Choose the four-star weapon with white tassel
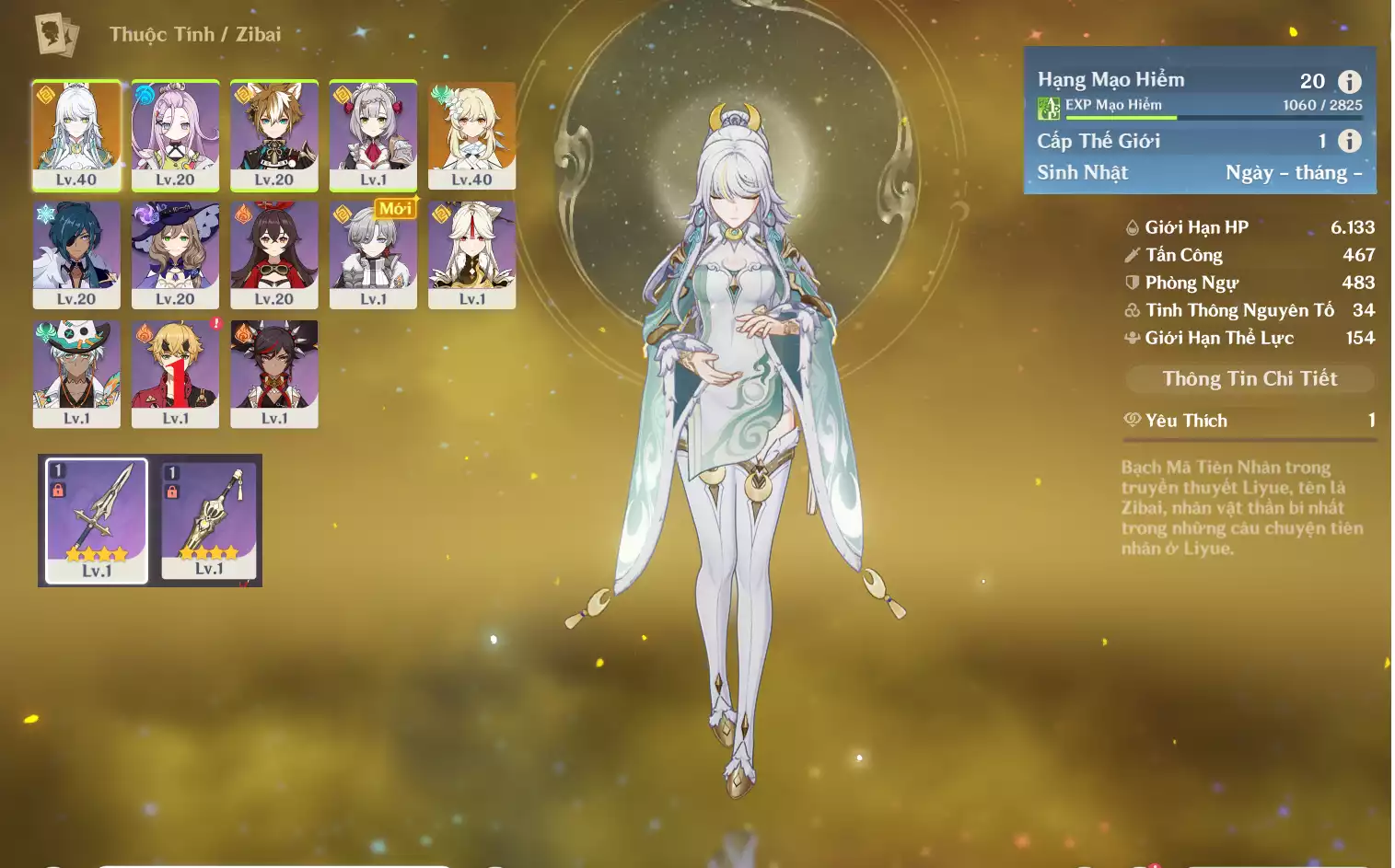 click(x=209, y=520)
